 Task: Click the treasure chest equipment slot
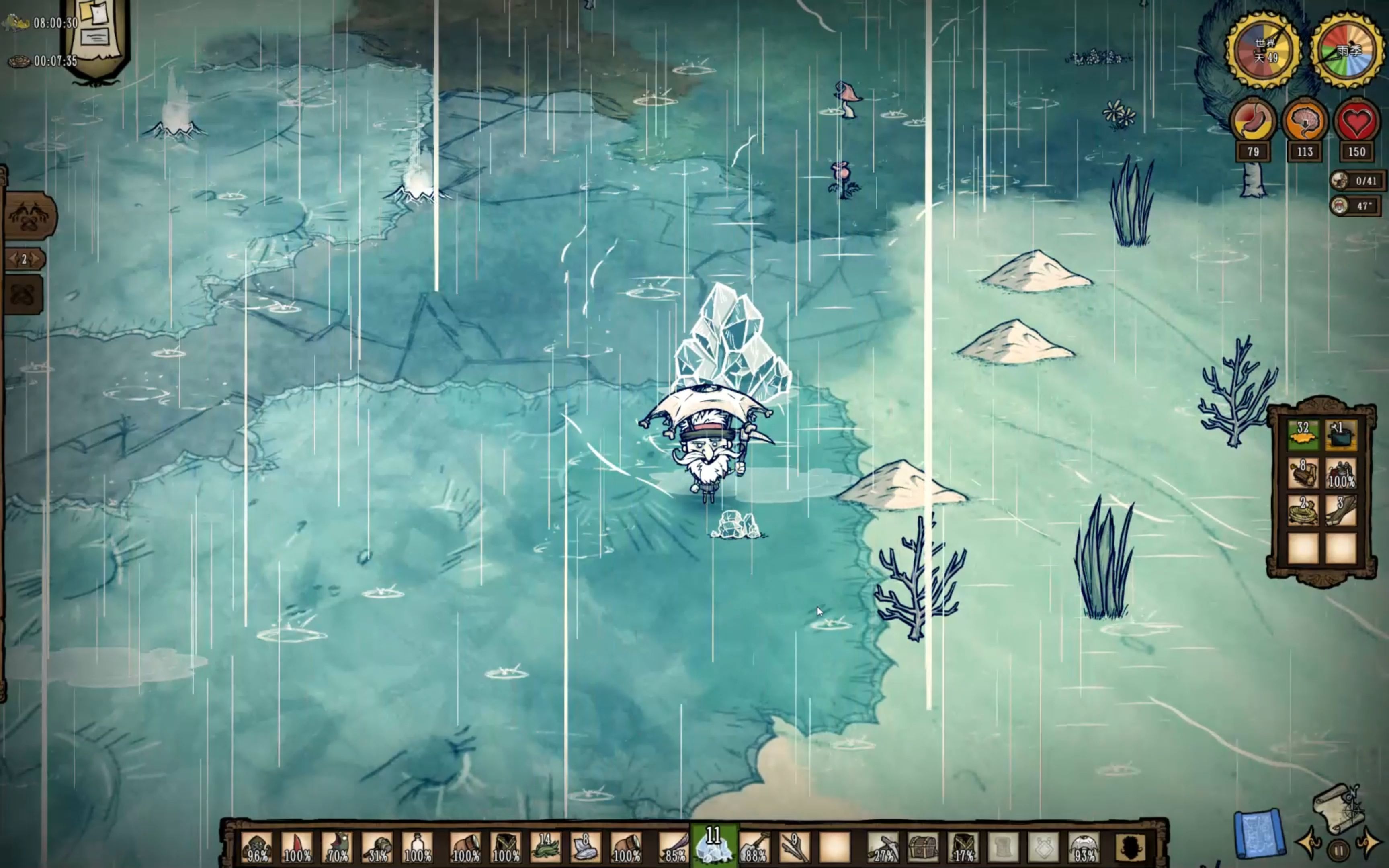(923, 846)
